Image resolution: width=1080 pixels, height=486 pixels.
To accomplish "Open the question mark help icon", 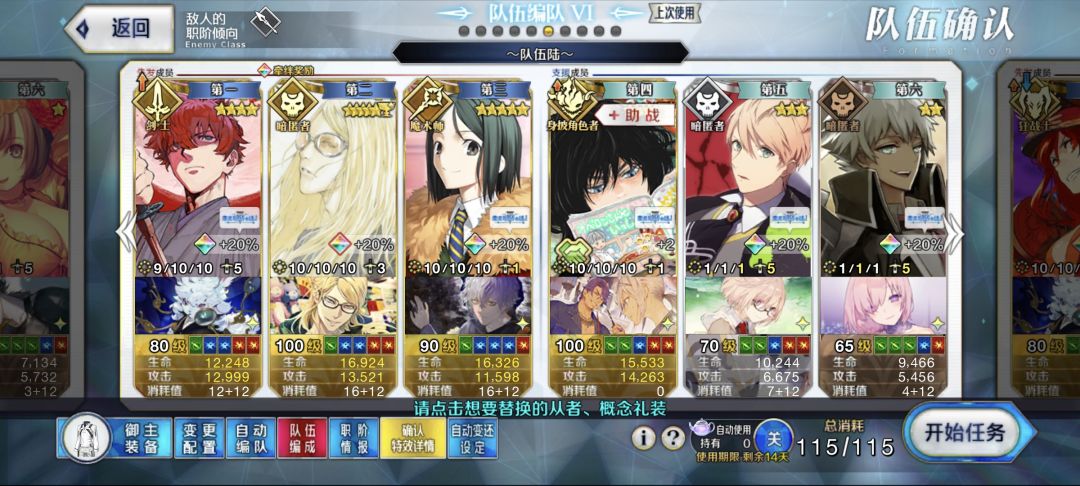I will pyautogui.click(x=674, y=437).
